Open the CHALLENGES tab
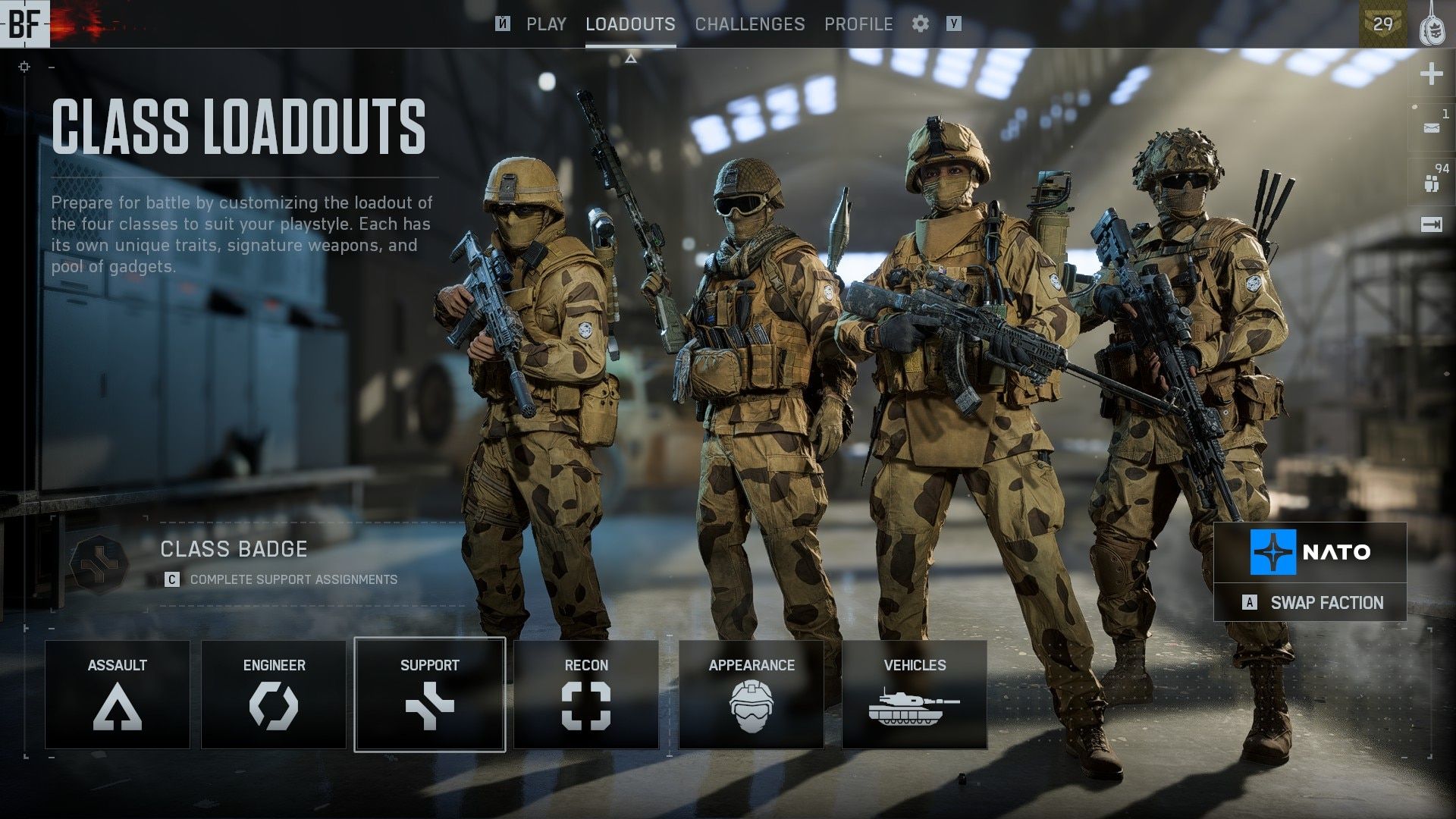Image resolution: width=1456 pixels, height=819 pixels. pyautogui.click(x=749, y=24)
